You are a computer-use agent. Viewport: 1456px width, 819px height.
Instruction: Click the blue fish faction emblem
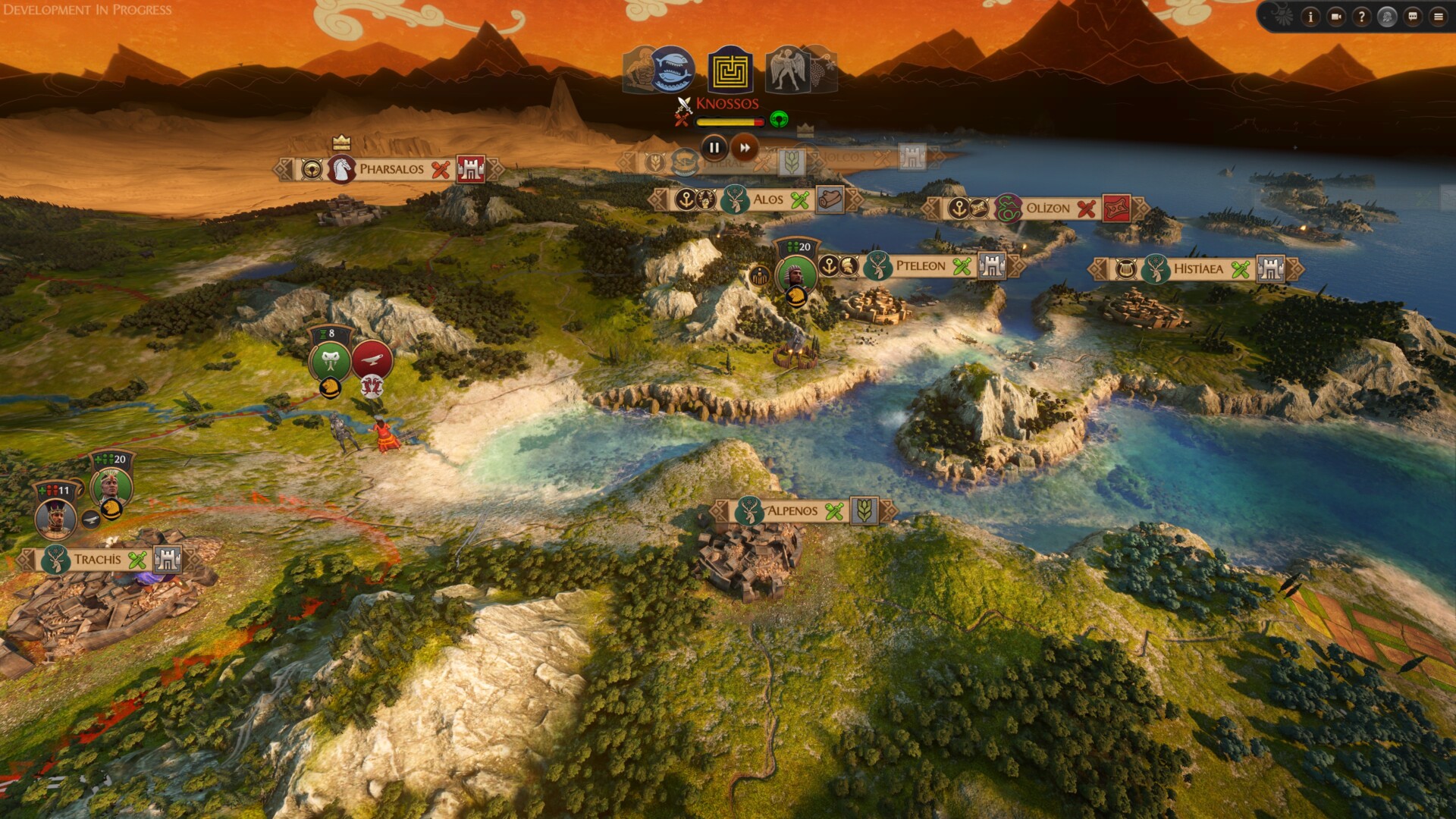point(672,69)
